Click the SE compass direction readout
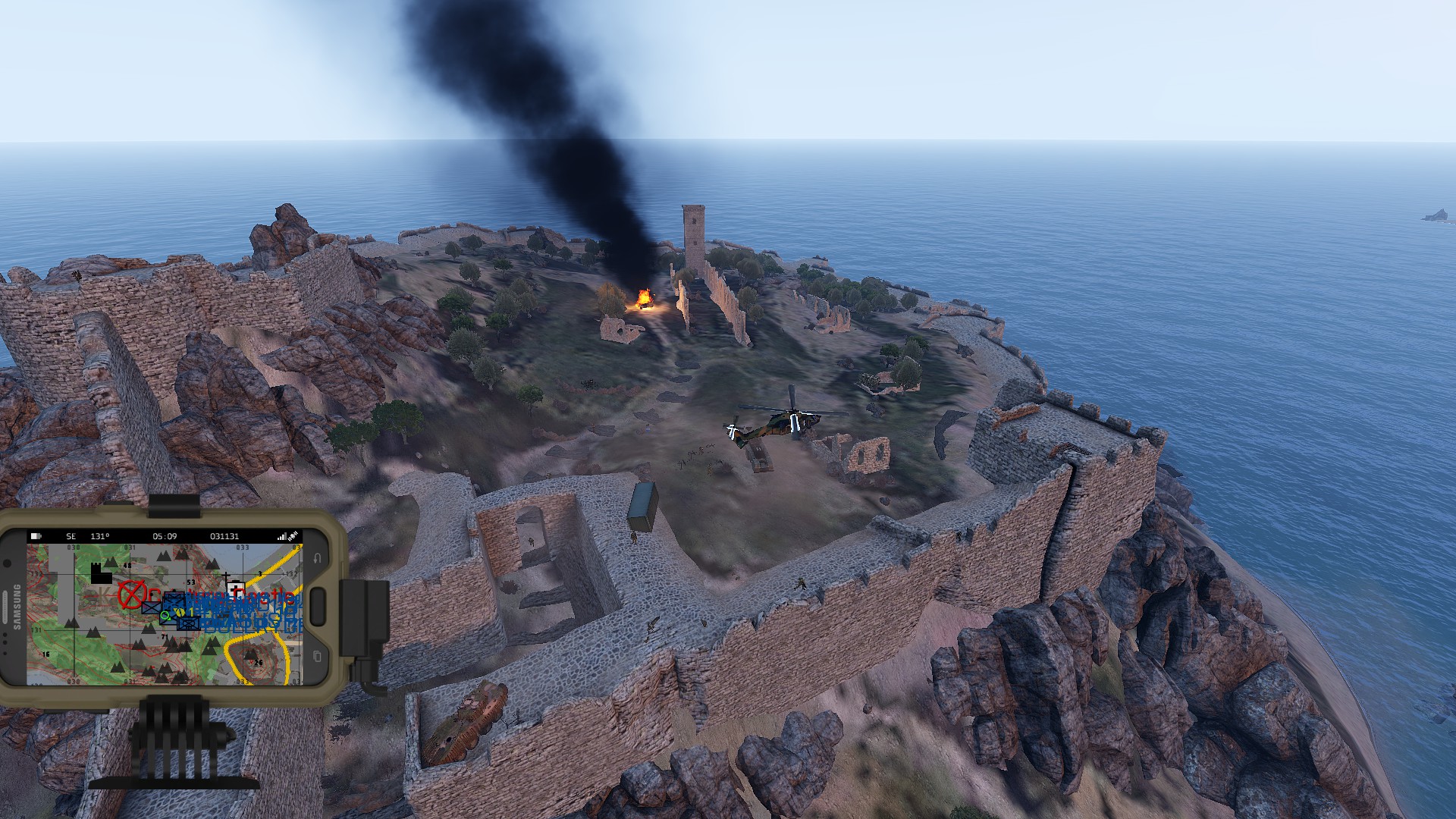 71,536
